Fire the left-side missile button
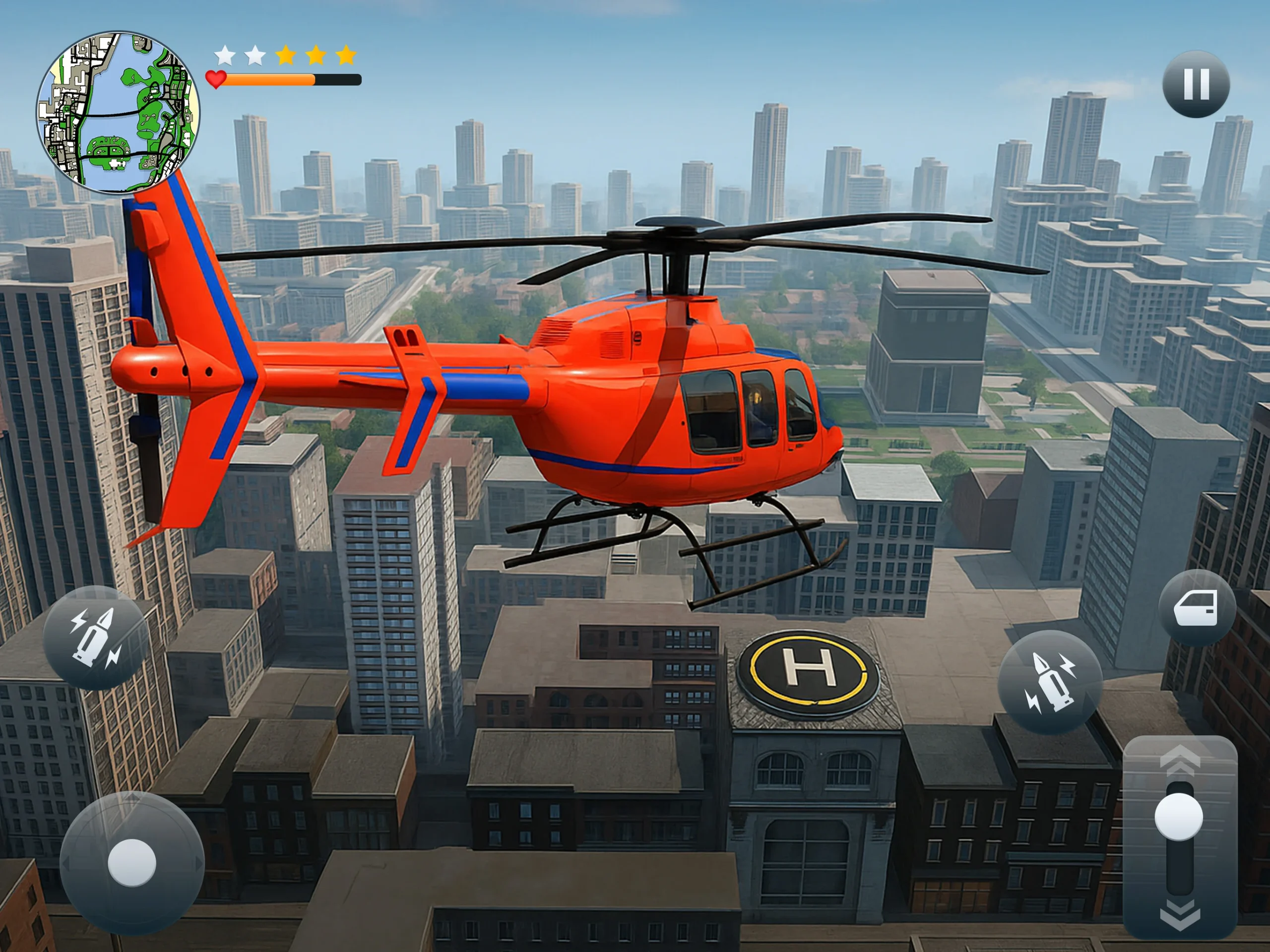Viewport: 1270px width, 952px height. (95, 638)
